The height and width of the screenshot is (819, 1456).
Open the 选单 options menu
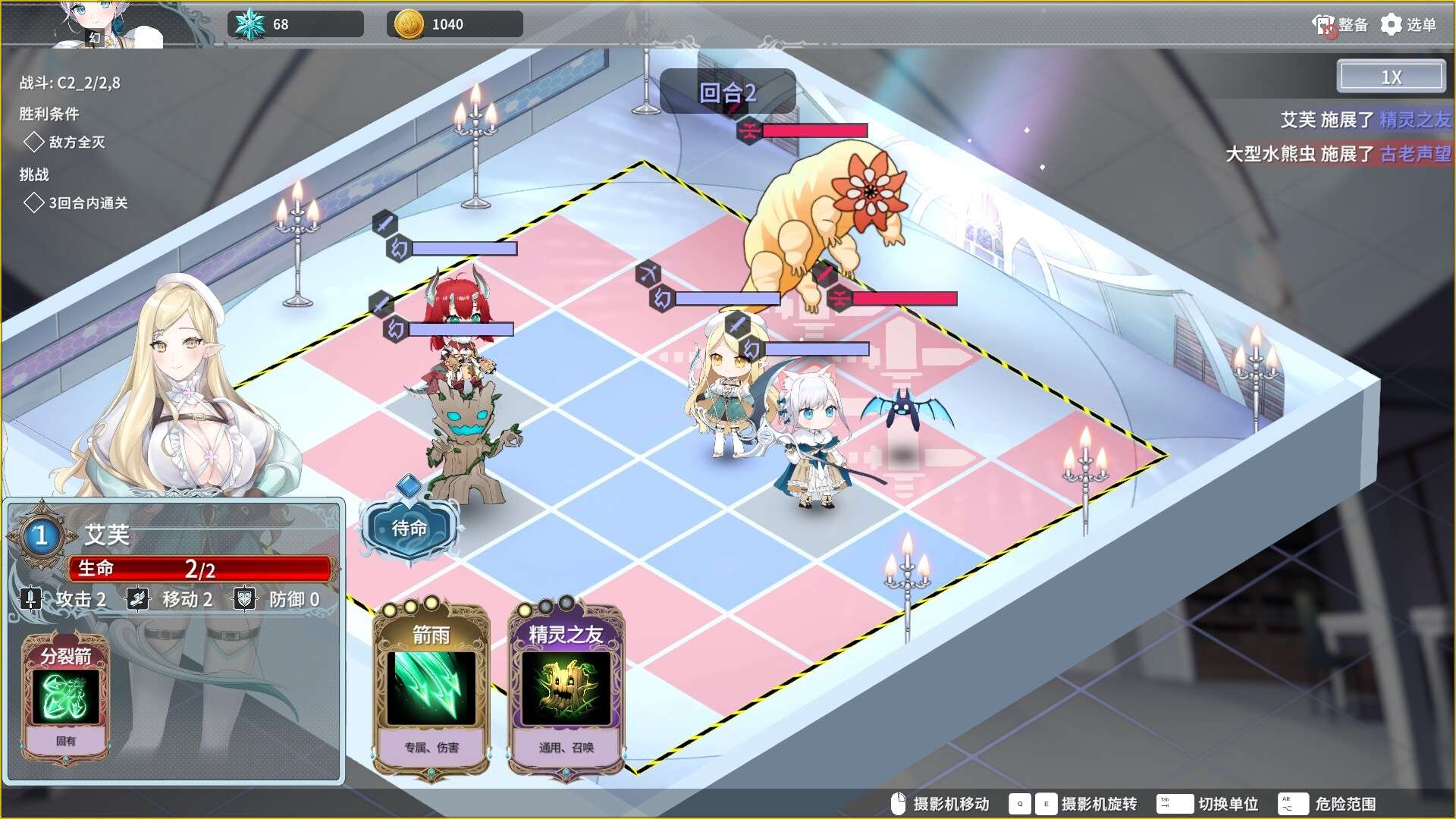[x=1408, y=25]
